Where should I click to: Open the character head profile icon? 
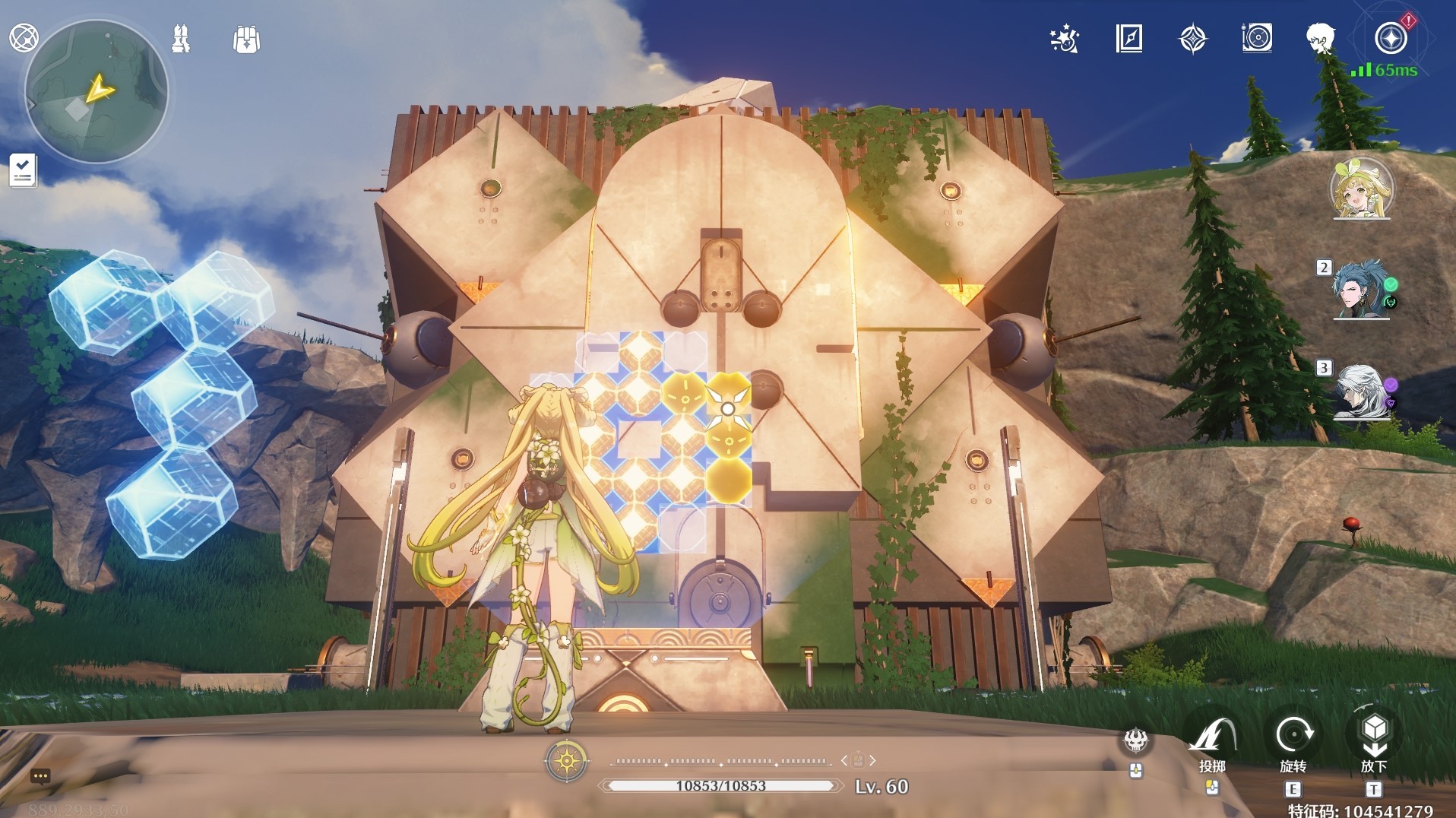[x=1321, y=38]
